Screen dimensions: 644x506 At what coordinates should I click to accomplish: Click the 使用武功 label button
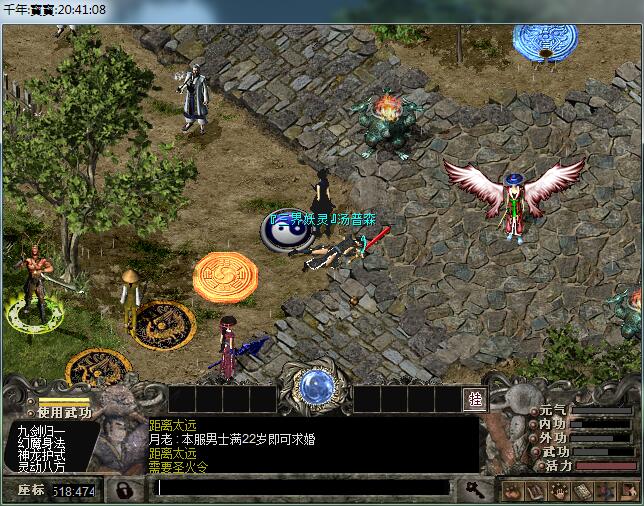(64, 412)
